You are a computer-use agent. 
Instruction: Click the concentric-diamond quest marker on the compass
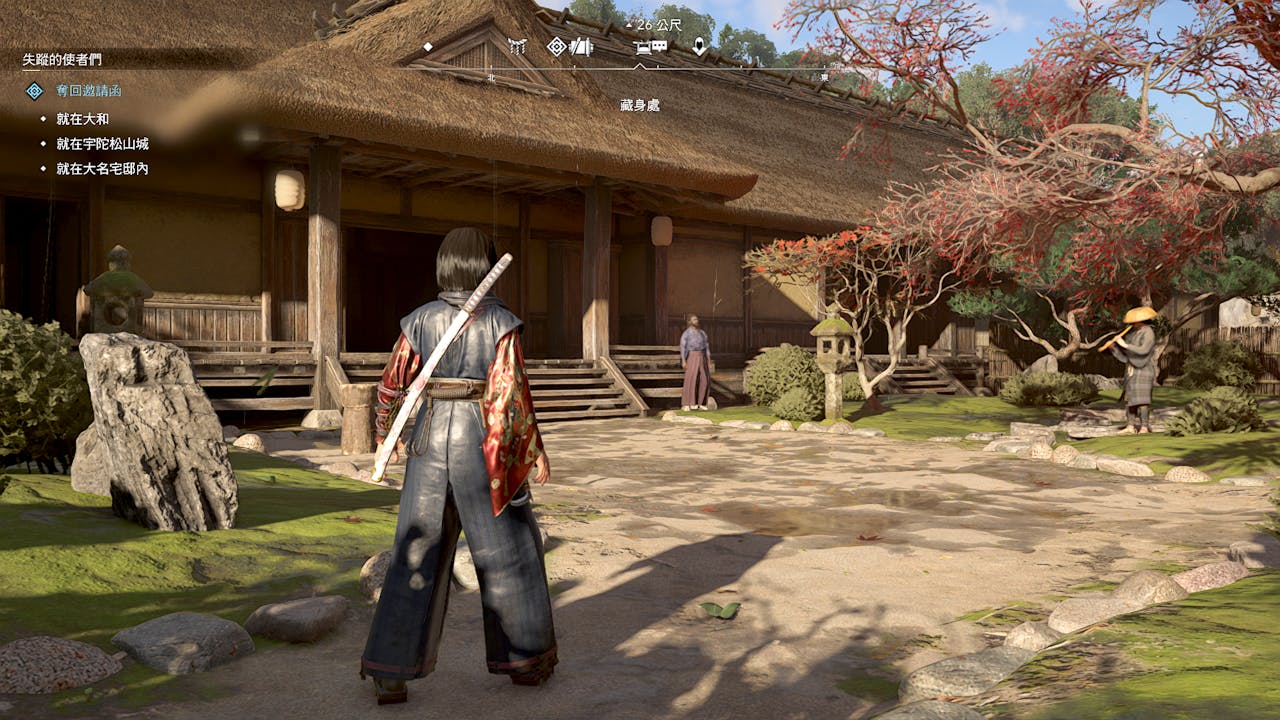click(x=557, y=46)
